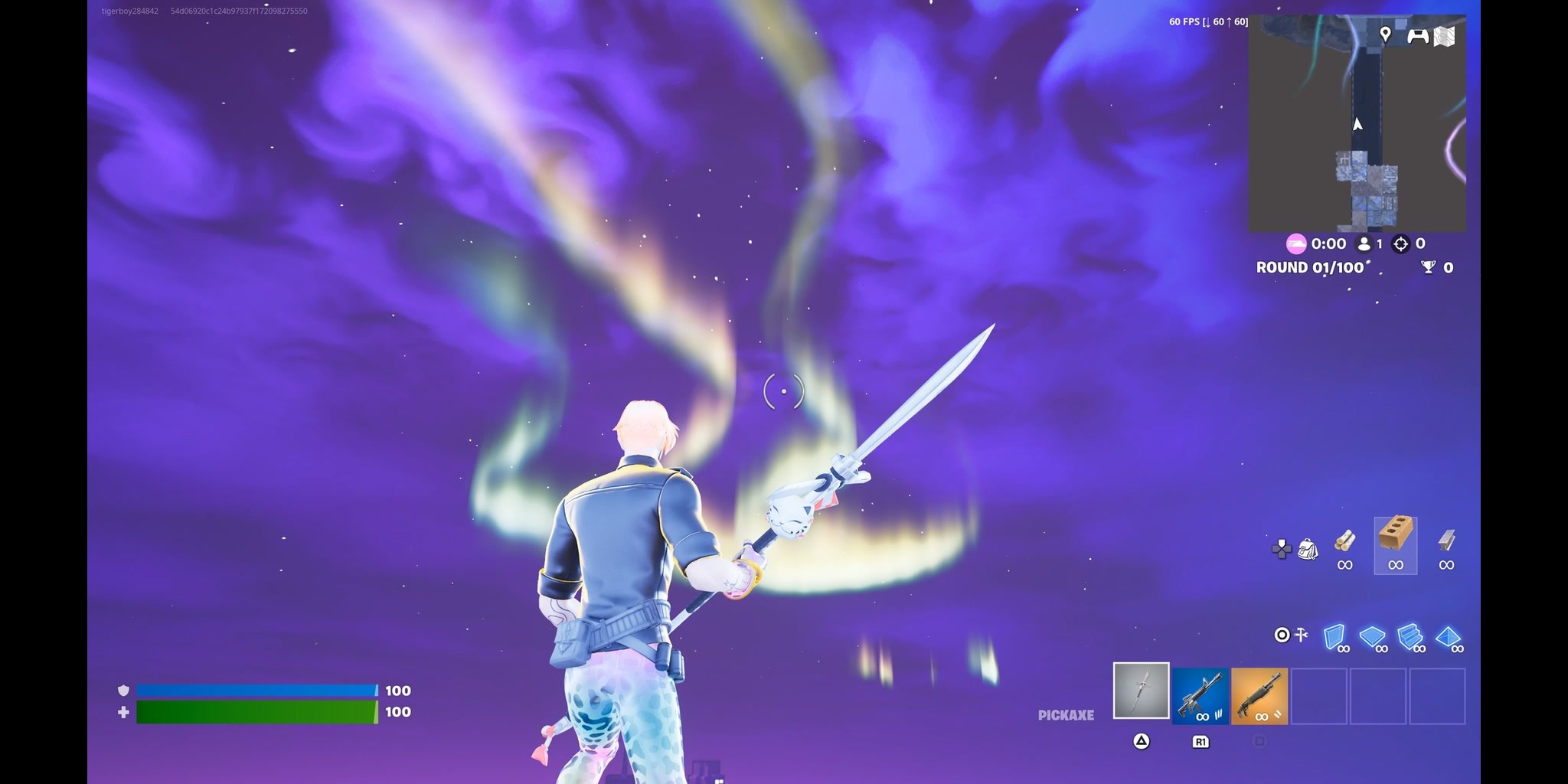
Task: Click the eliminations crosshair icon
Action: 1401,244
